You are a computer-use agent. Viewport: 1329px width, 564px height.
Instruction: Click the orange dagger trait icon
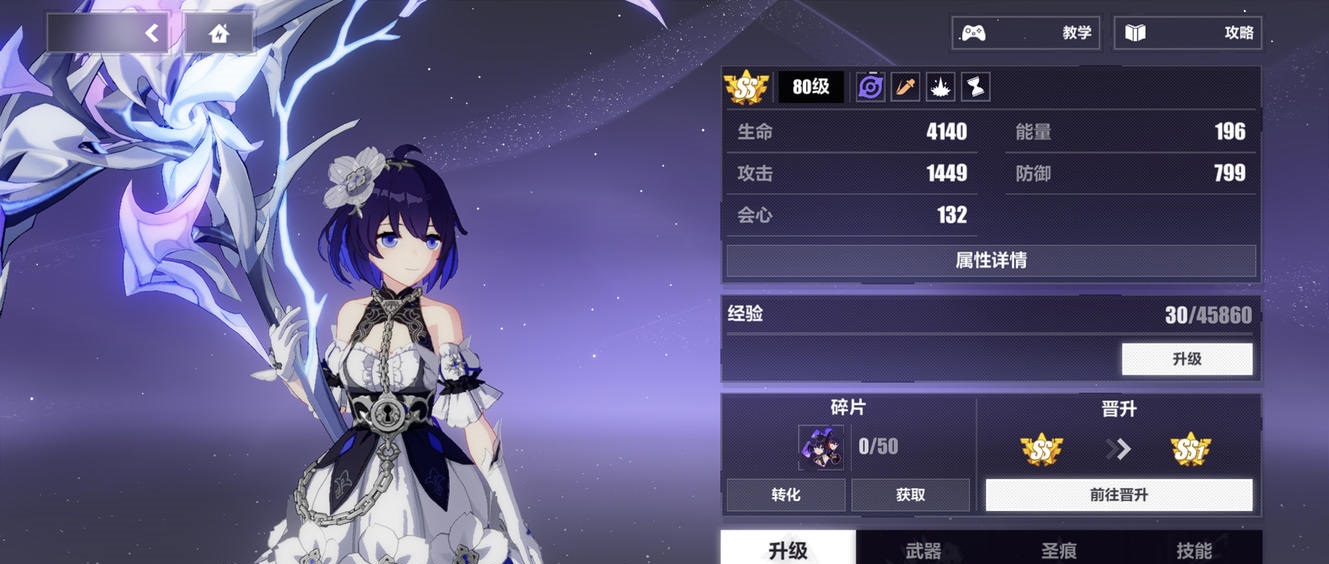906,88
